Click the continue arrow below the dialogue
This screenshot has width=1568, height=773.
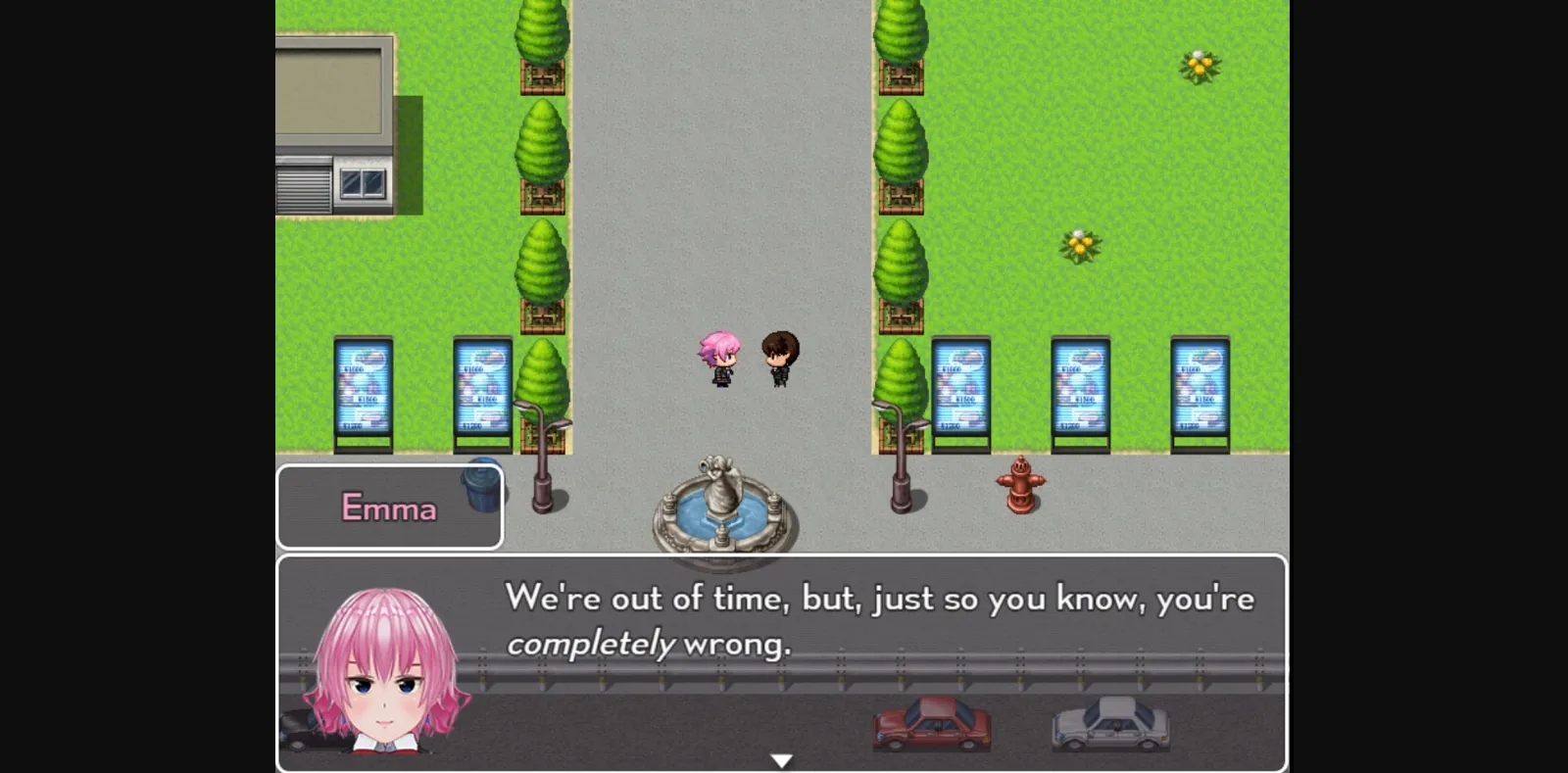(782, 757)
